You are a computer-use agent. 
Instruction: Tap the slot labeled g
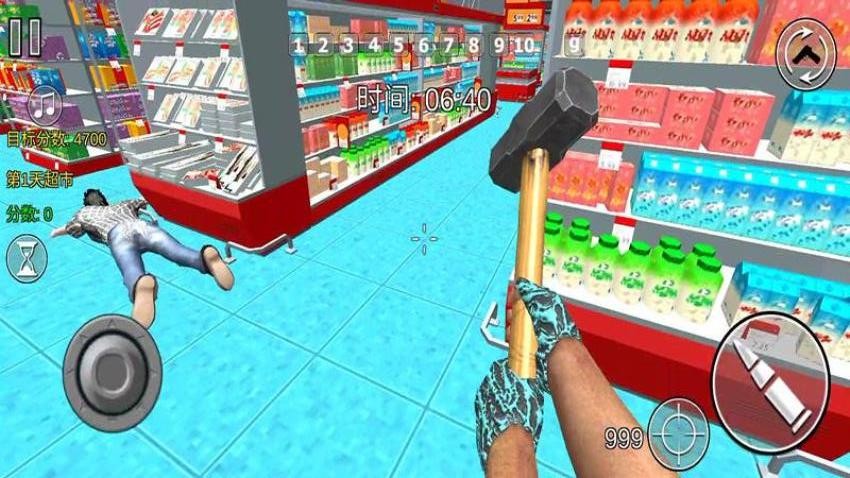click(574, 45)
